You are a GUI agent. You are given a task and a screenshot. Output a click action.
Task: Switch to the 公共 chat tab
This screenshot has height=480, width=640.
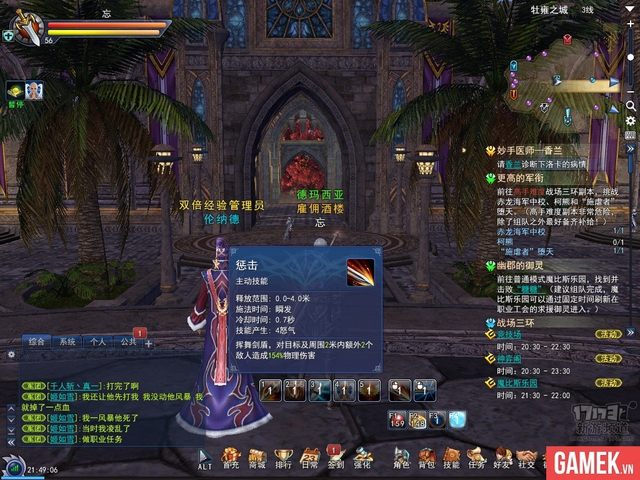pyautogui.click(x=128, y=341)
